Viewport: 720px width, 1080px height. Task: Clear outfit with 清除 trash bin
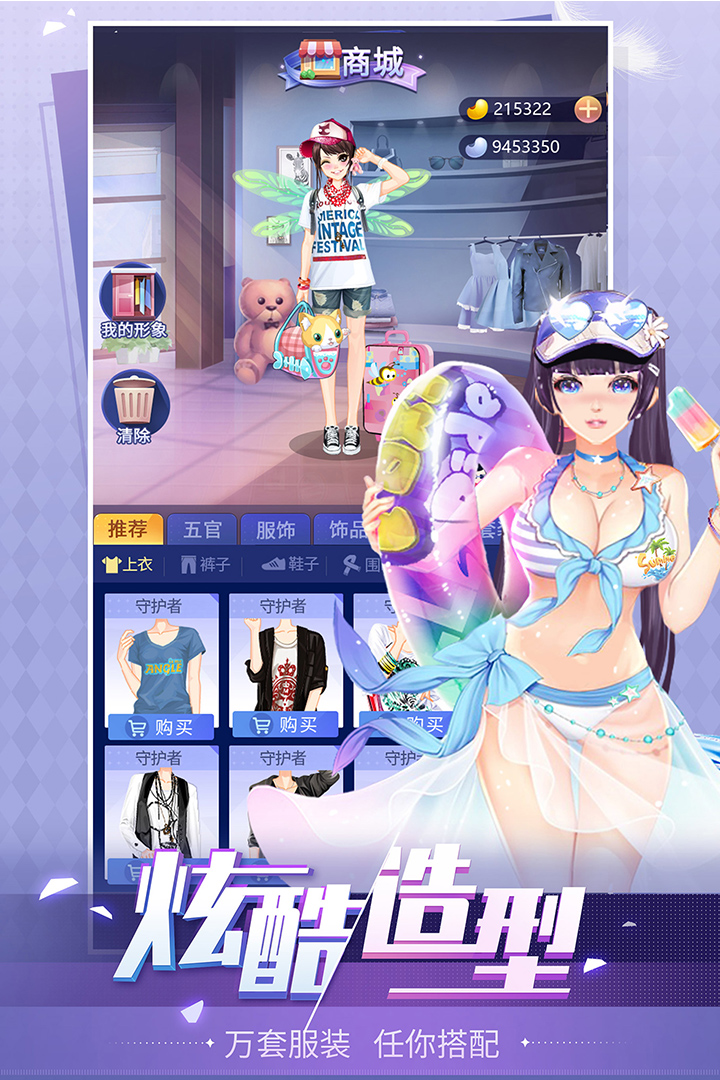[134, 406]
